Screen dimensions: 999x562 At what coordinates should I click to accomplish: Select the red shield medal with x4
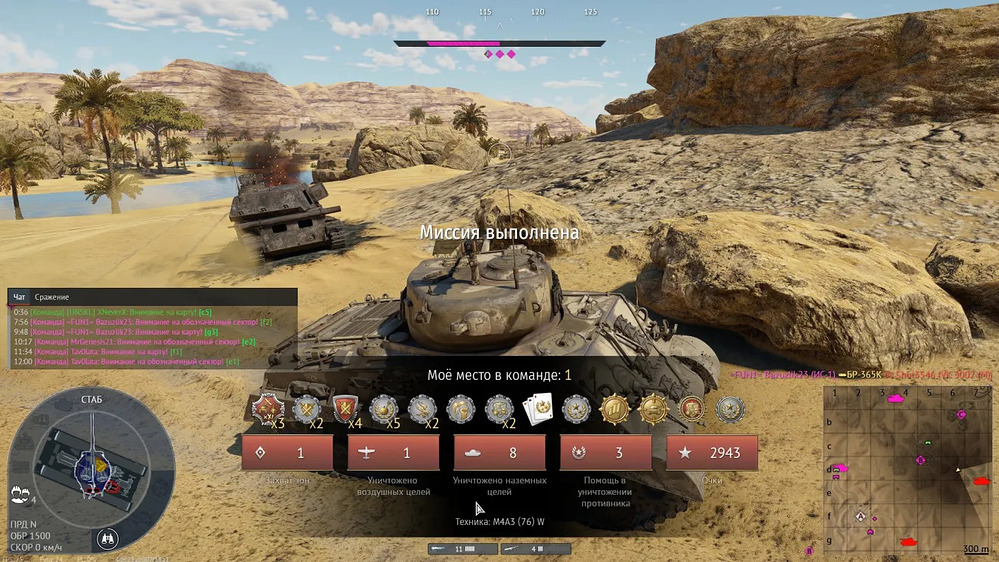click(x=343, y=408)
